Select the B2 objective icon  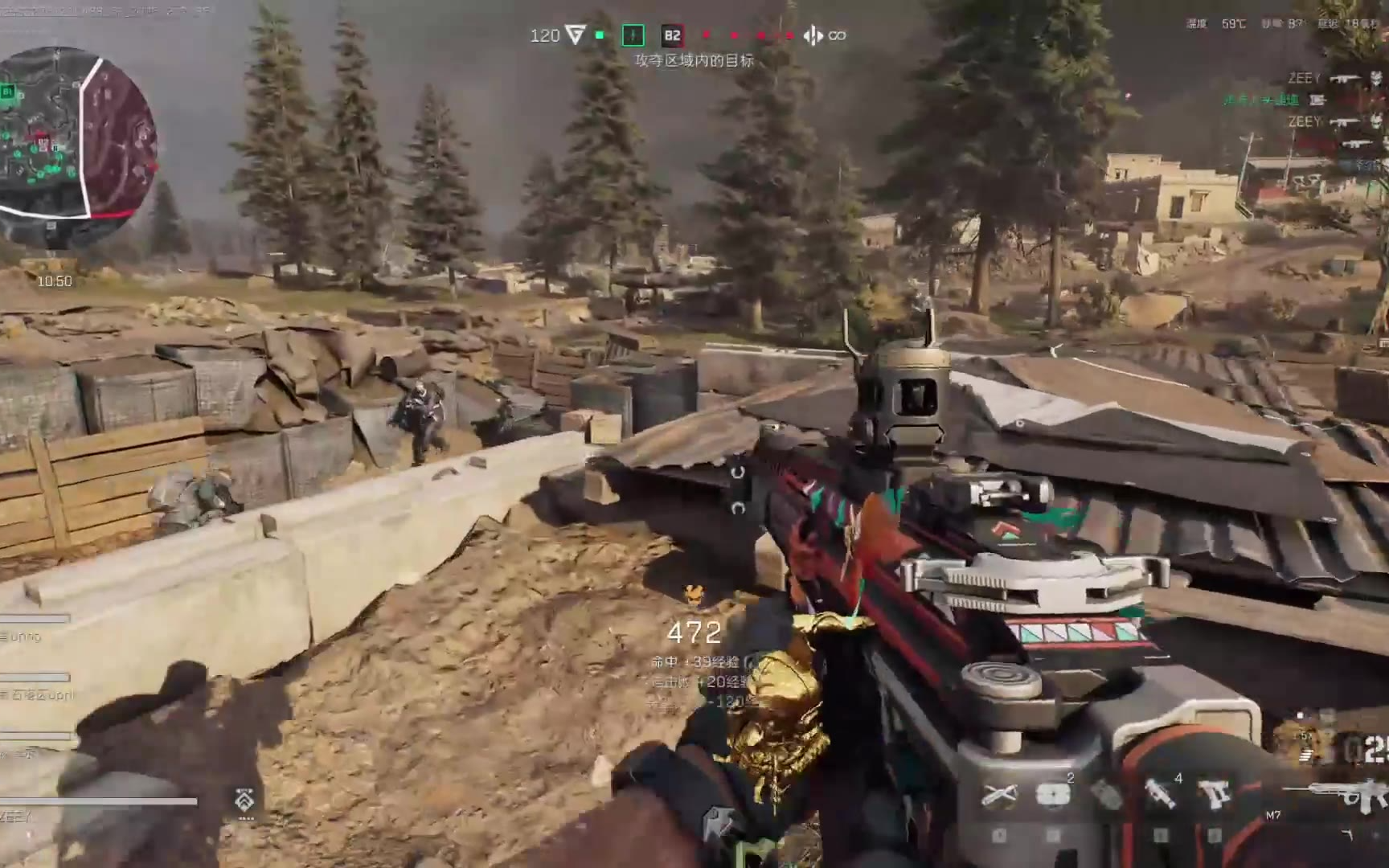[x=672, y=35]
